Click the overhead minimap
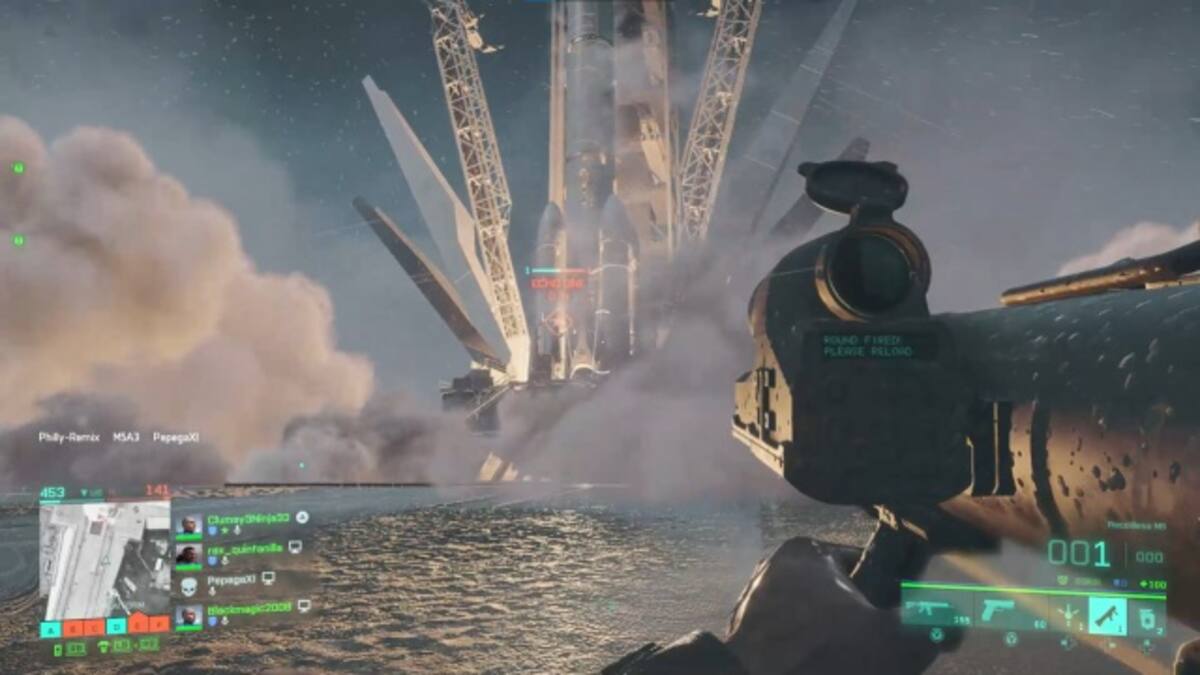This screenshot has width=1200, height=675. click(x=104, y=559)
